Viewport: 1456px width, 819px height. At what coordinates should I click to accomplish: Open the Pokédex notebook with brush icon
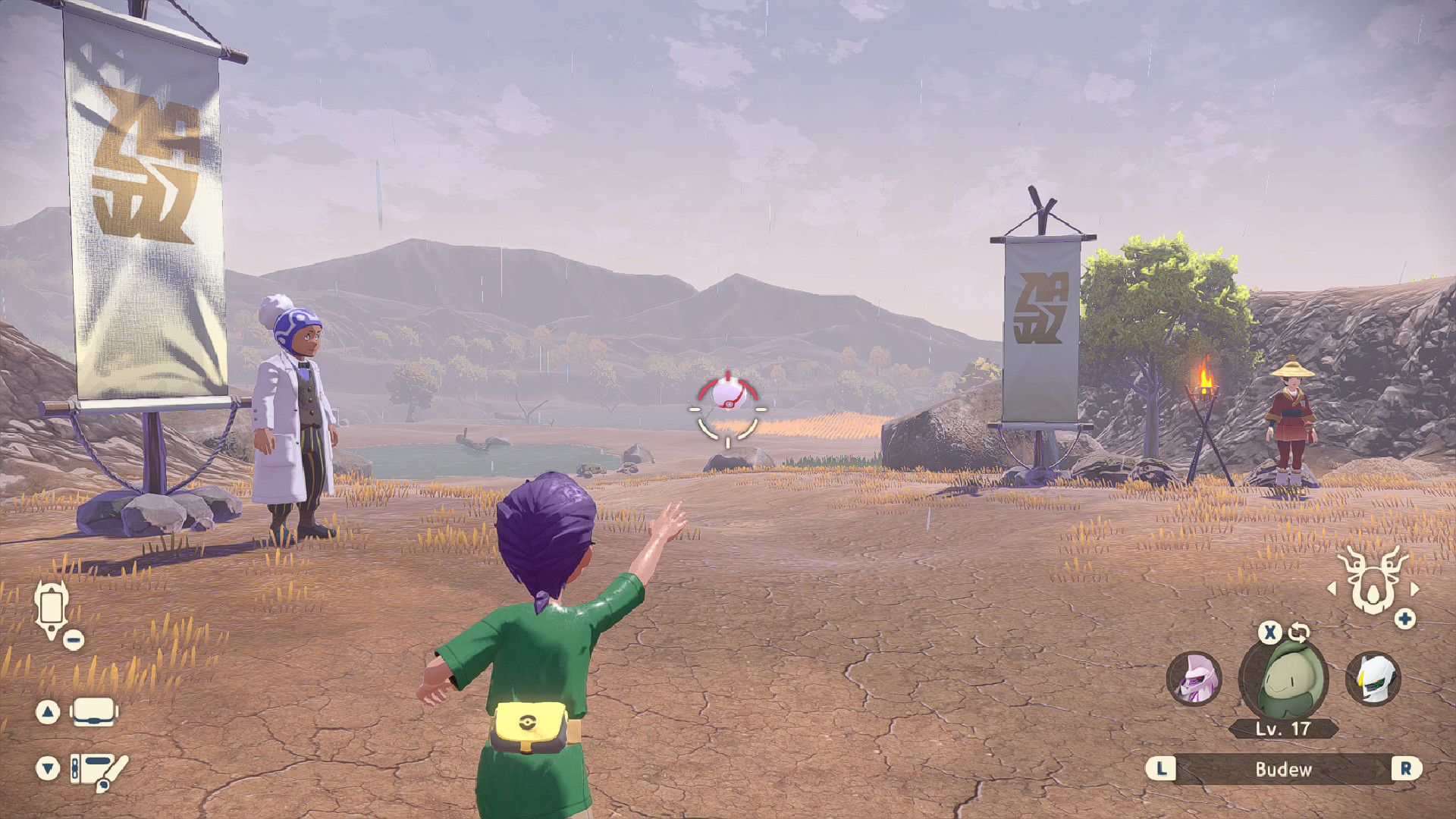click(x=99, y=770)
